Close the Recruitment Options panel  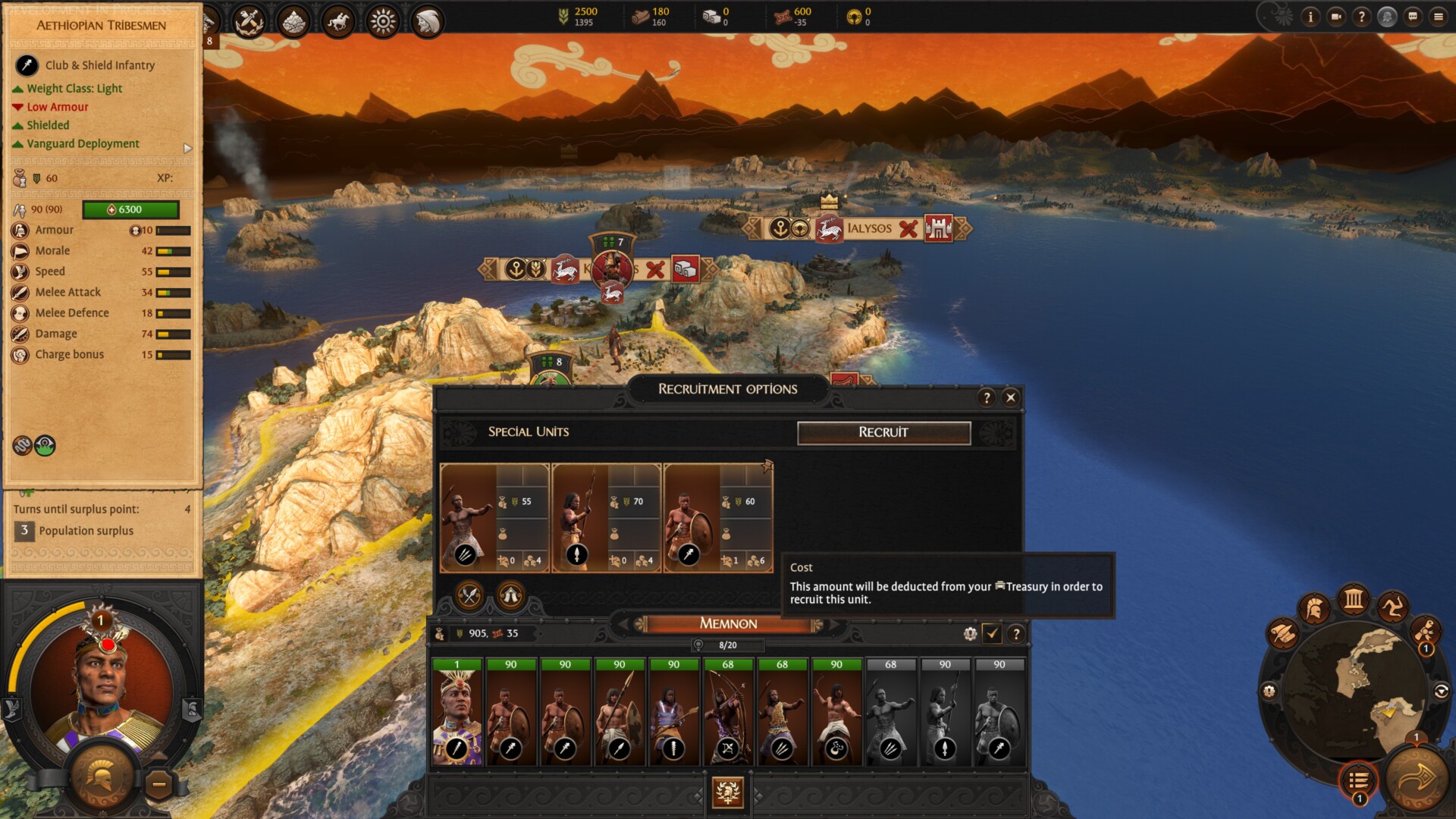1010,397
